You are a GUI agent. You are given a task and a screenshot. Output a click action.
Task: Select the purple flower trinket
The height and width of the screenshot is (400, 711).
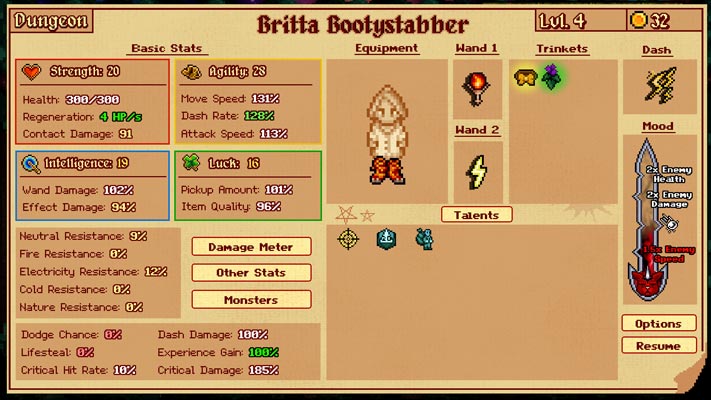click(x=551, y=77)
